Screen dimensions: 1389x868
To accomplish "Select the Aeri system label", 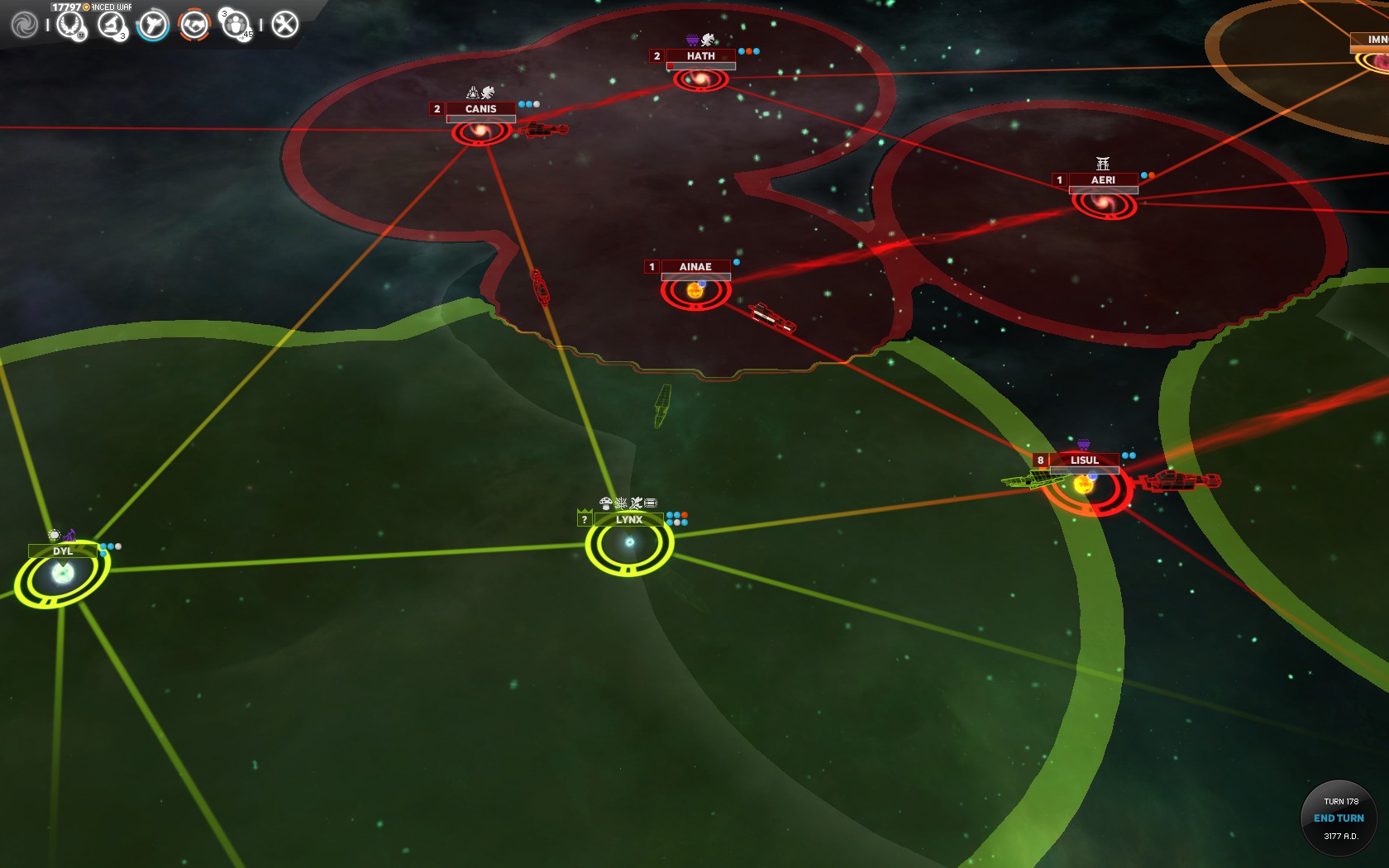I will pos(1103,180).
